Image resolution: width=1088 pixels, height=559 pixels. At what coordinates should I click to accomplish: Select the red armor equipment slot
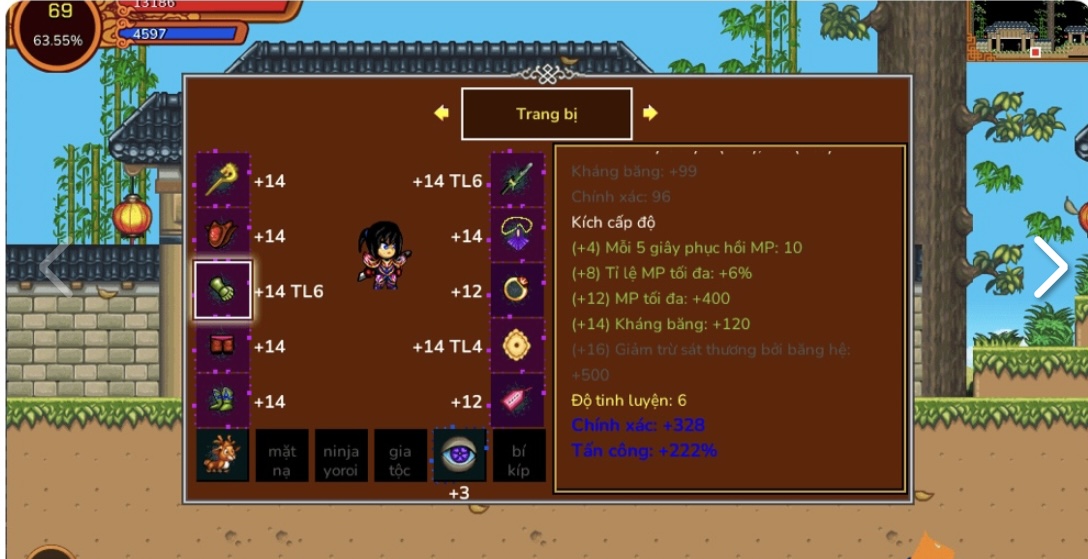[222, 235]
